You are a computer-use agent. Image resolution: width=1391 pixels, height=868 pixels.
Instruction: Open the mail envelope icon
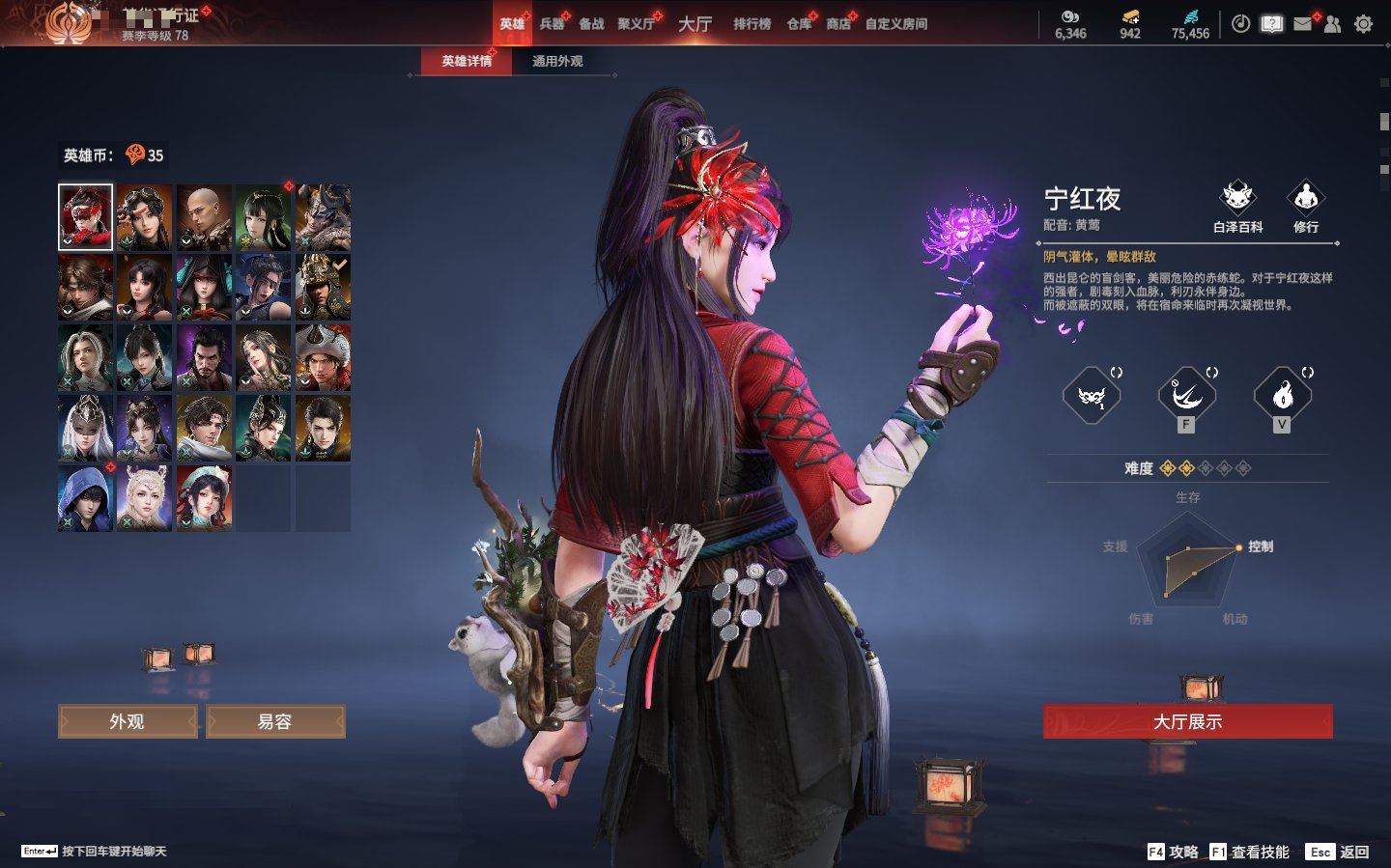point(1303,24)
